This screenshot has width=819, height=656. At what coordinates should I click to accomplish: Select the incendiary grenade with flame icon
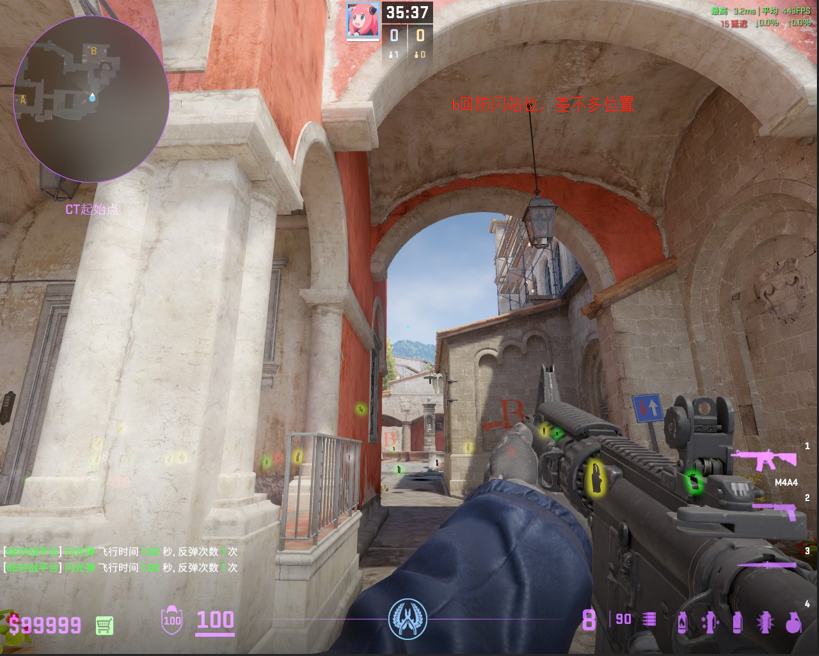(x=683, y=621)
